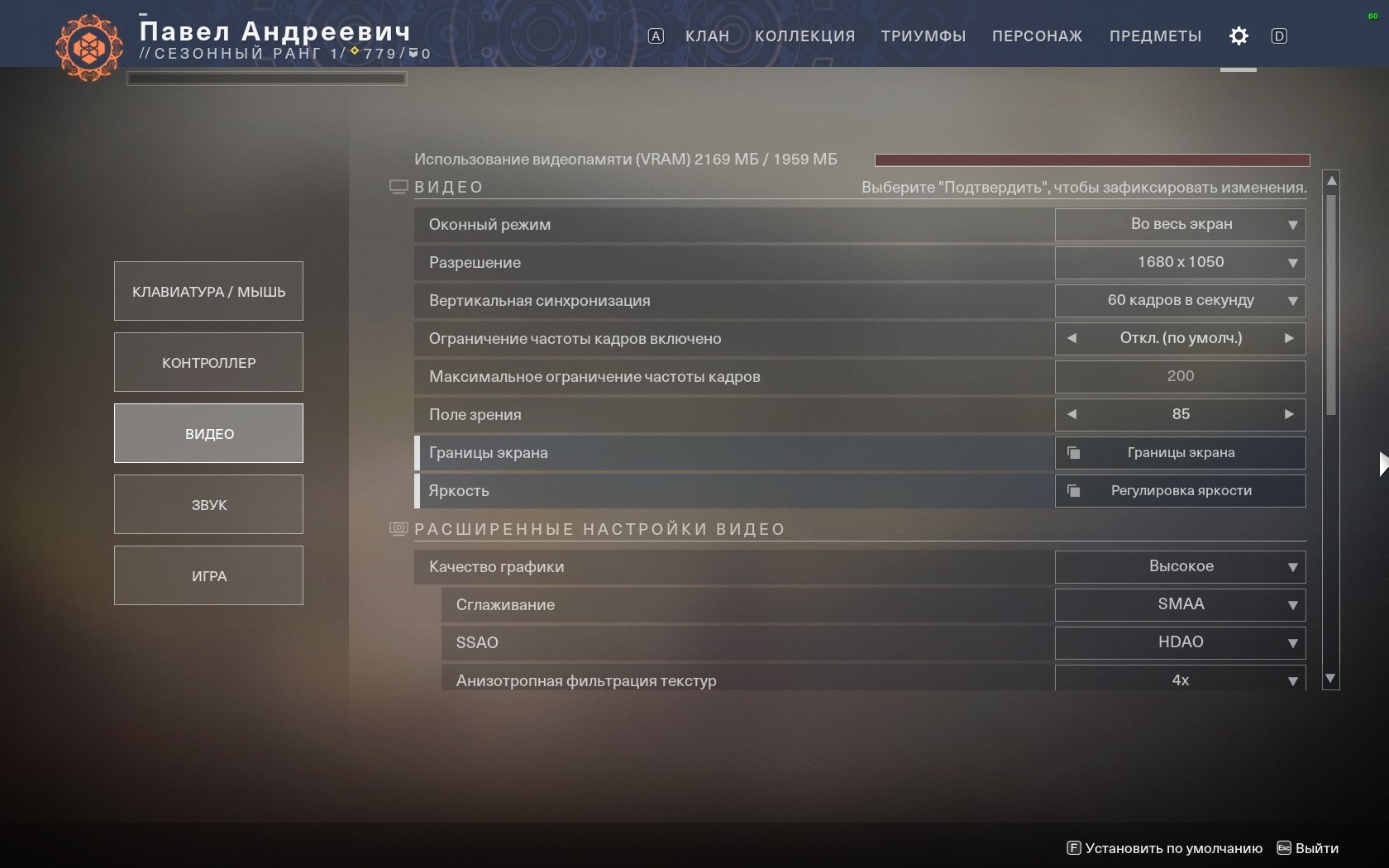This screenshot has height=868, width=1389.
Task: Switch to the Контроллер settings section
Action: pos(208,362)
